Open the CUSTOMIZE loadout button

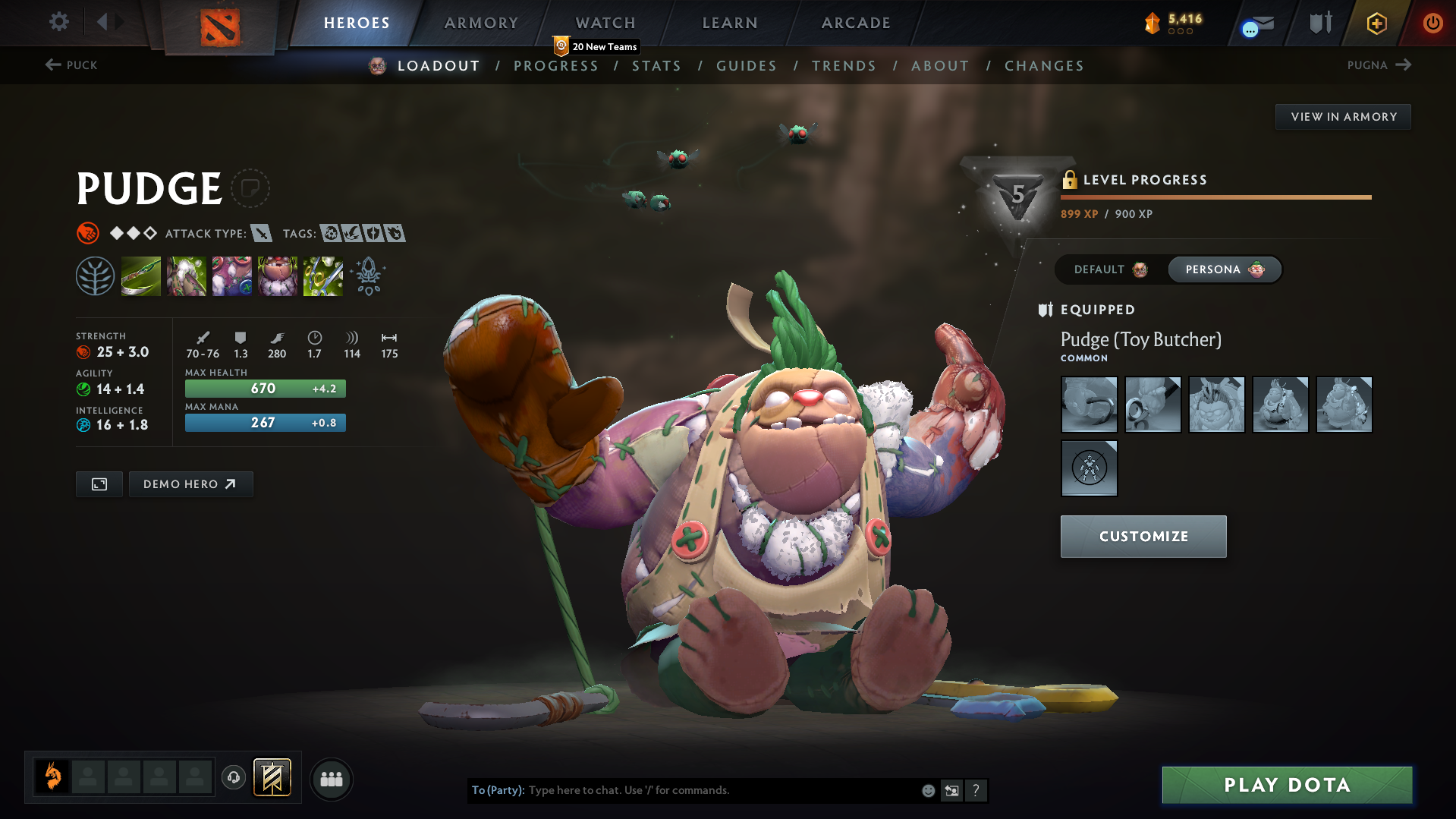point(1143,537)
